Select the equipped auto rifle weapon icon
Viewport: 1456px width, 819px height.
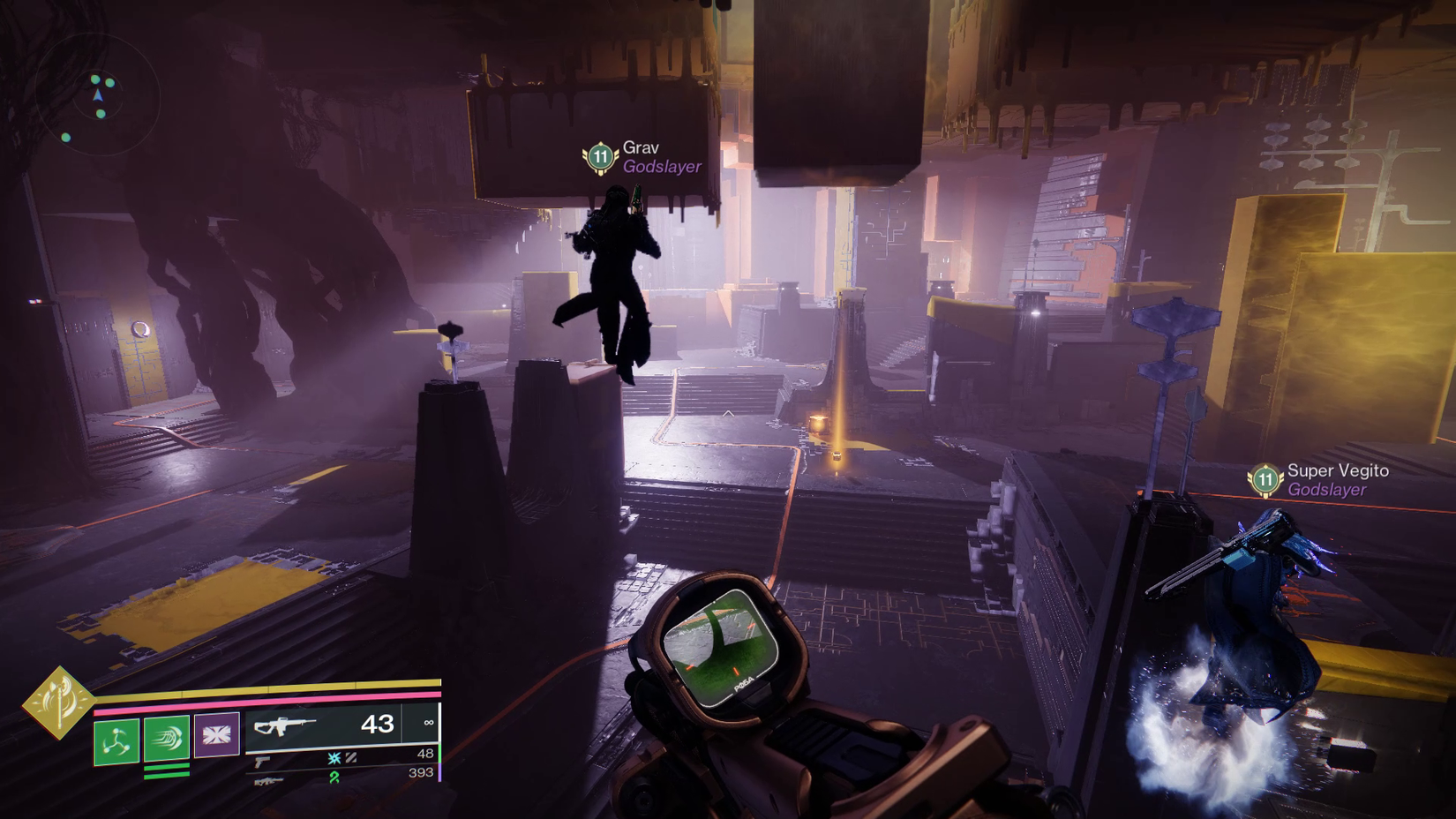pos(284,728)
